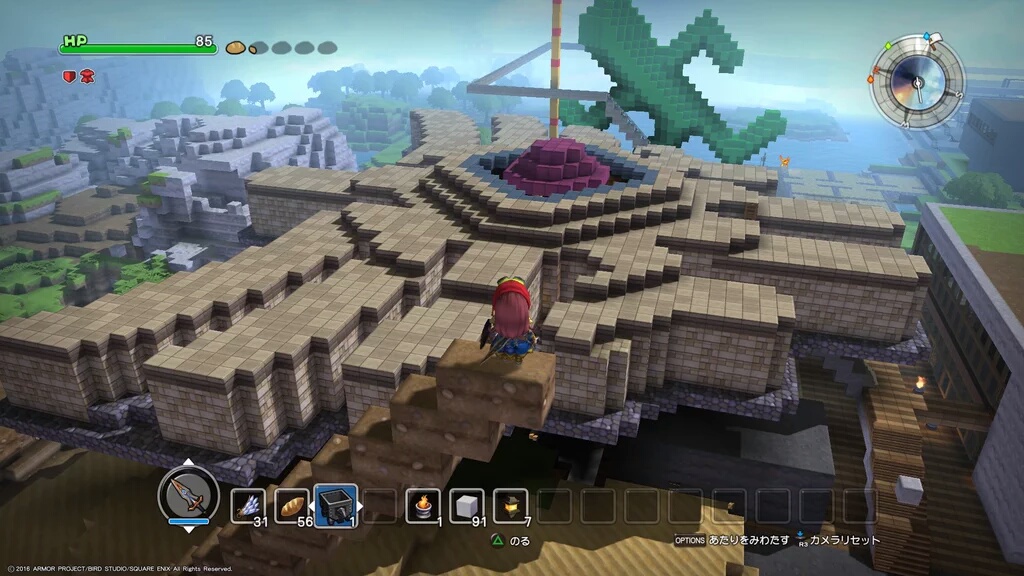
Task: Click the red shield status icon
Action: [69, 75]
